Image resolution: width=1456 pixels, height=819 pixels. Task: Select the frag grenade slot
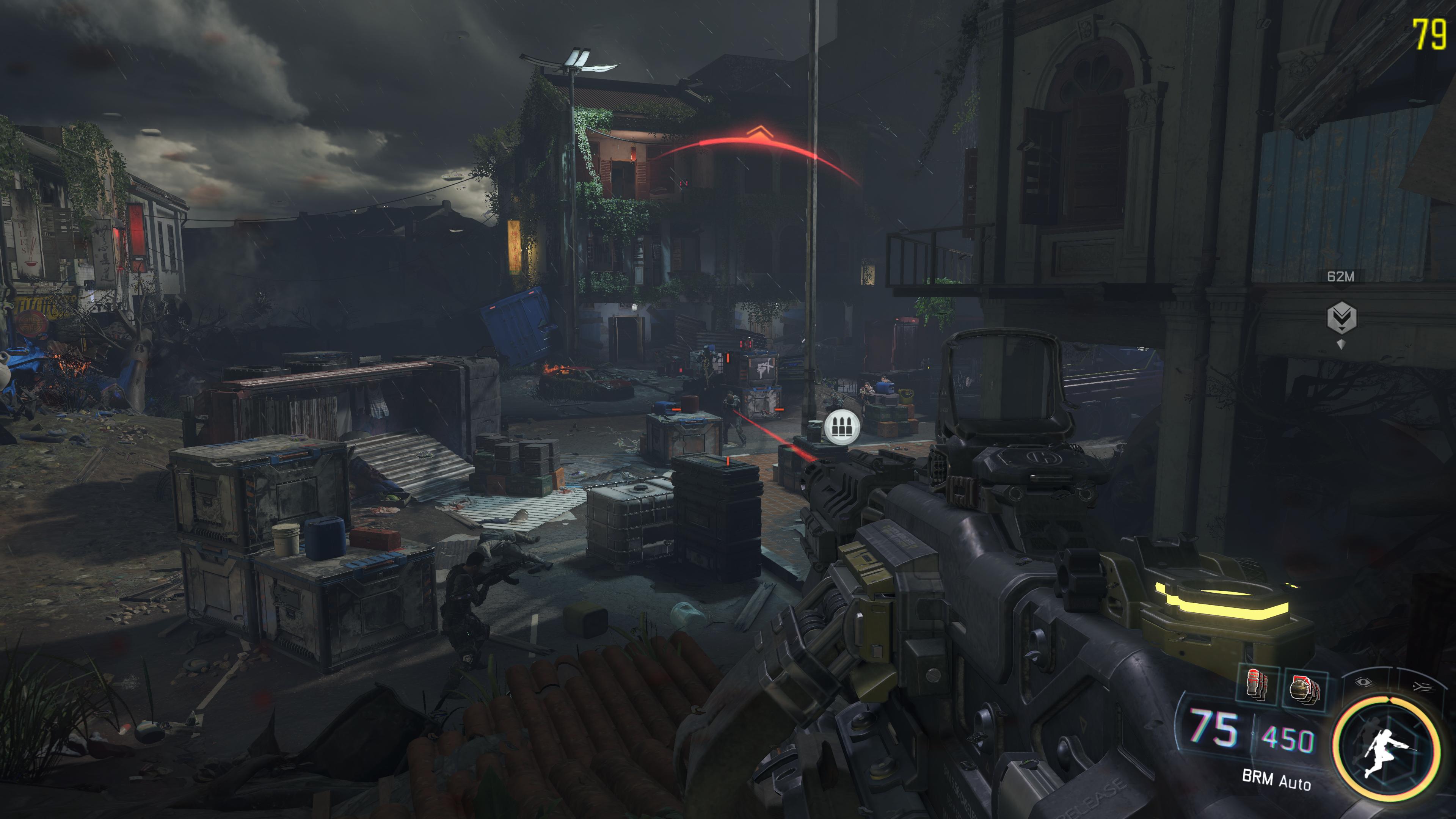(x=1305, y=690)
